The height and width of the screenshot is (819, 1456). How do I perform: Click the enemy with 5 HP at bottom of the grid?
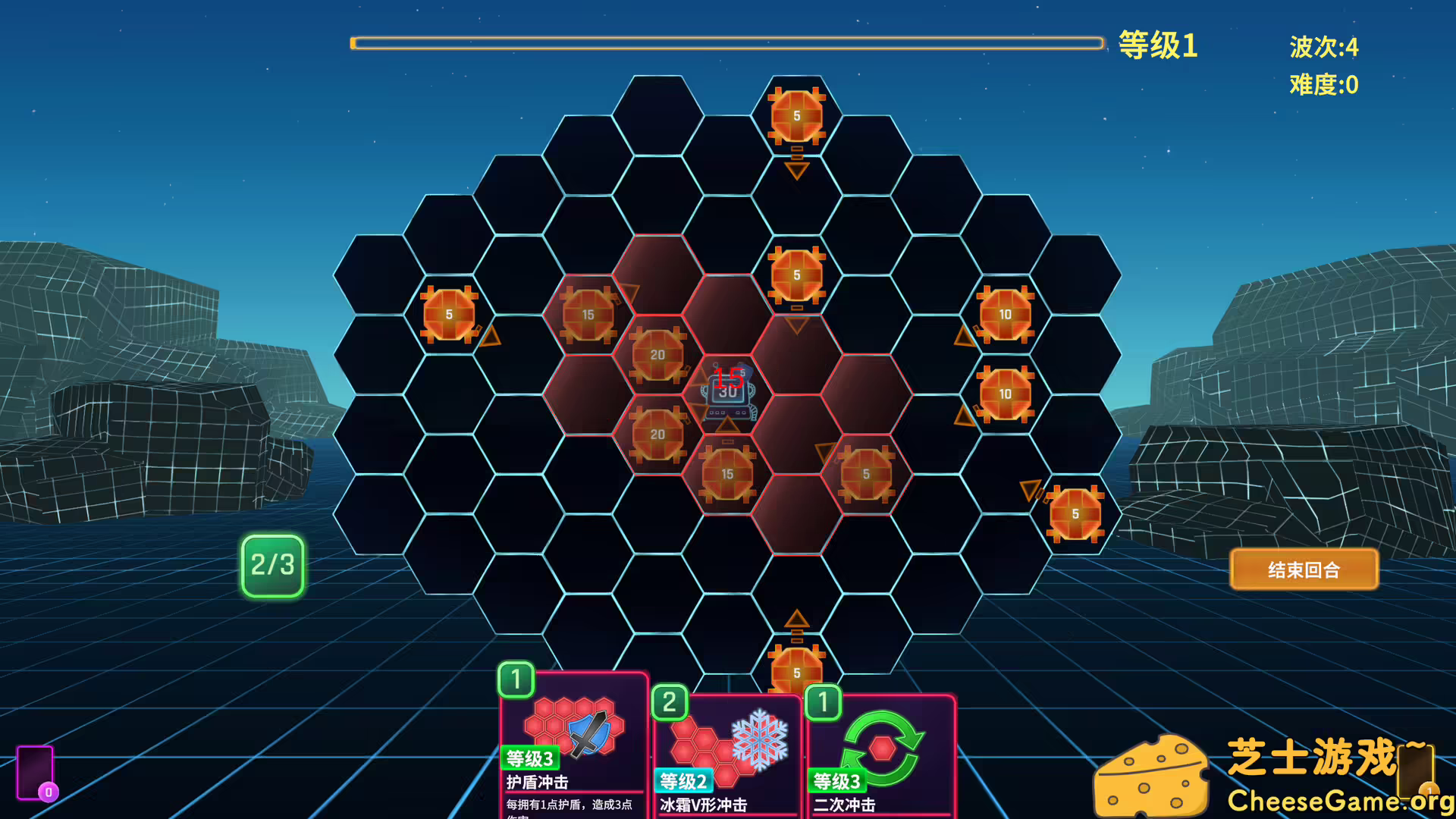point(795,671)
